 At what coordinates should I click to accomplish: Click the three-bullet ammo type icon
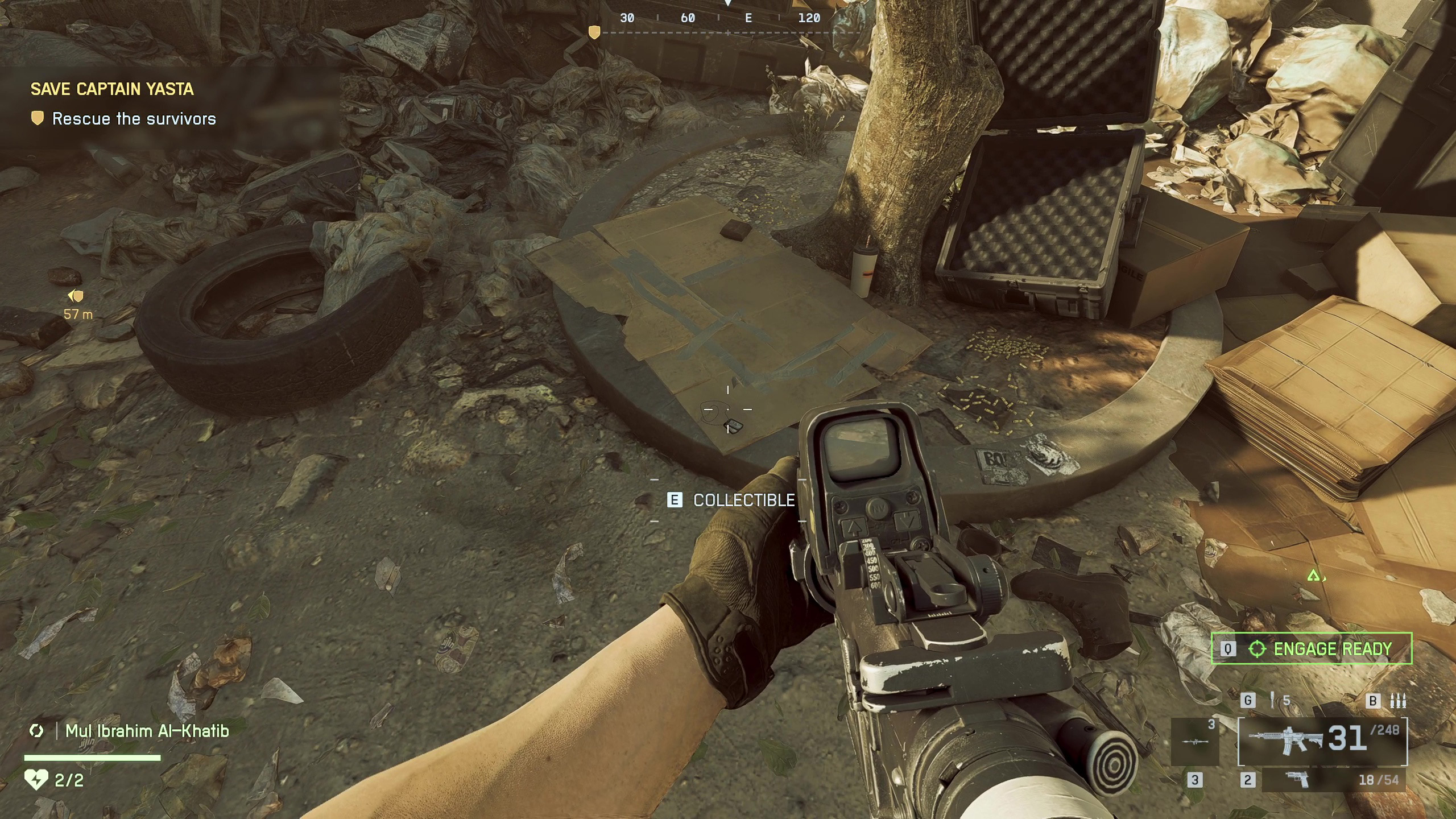tap(1398, 701)
